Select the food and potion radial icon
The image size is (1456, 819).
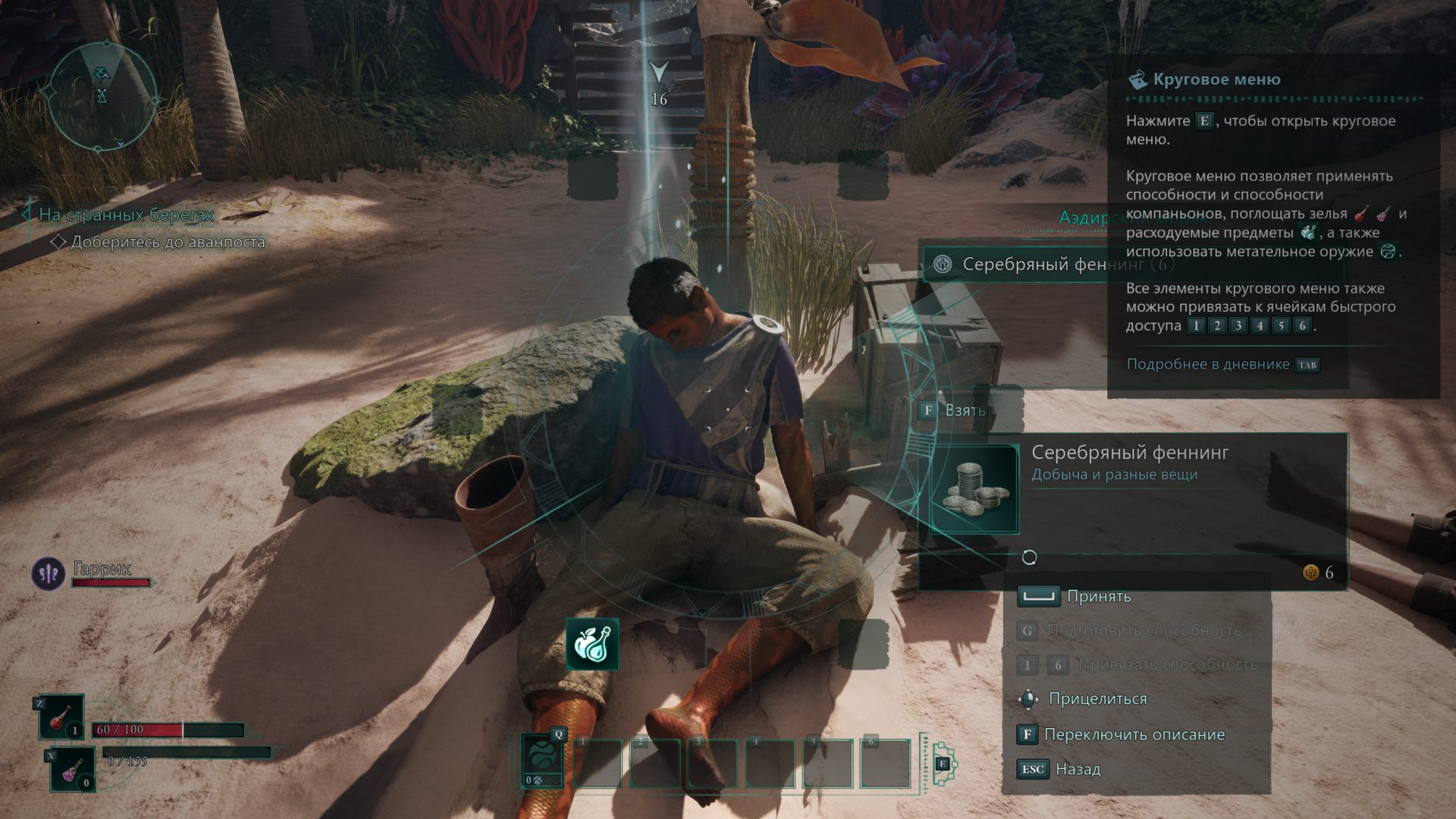pyautogui.click(x=592, y=644)
